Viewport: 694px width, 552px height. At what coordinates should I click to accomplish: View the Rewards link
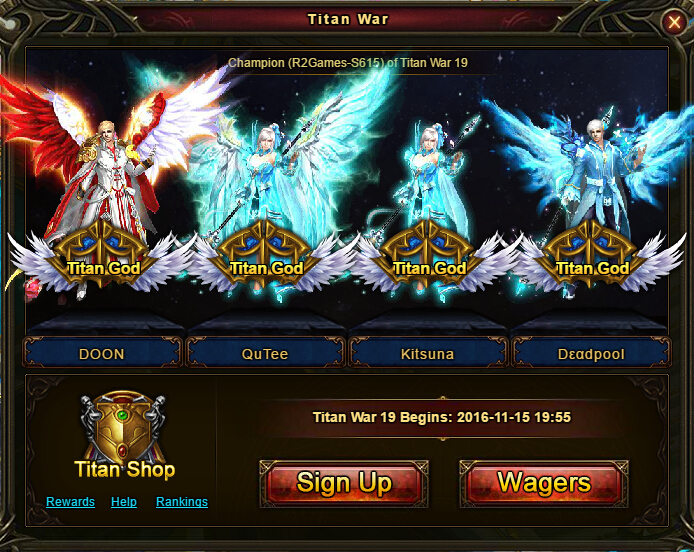coord(70,502)
